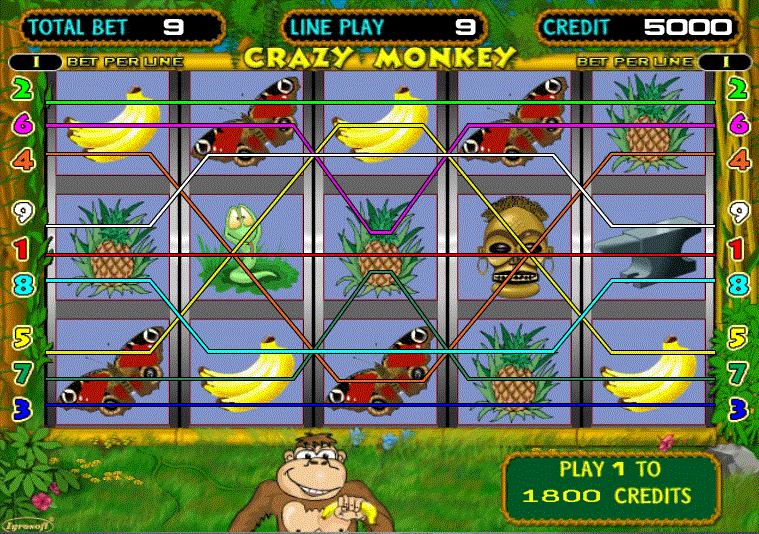Screen dimensions: 759x534
Task: Select payline 9 number on the right edge
Action: (738, 212)
